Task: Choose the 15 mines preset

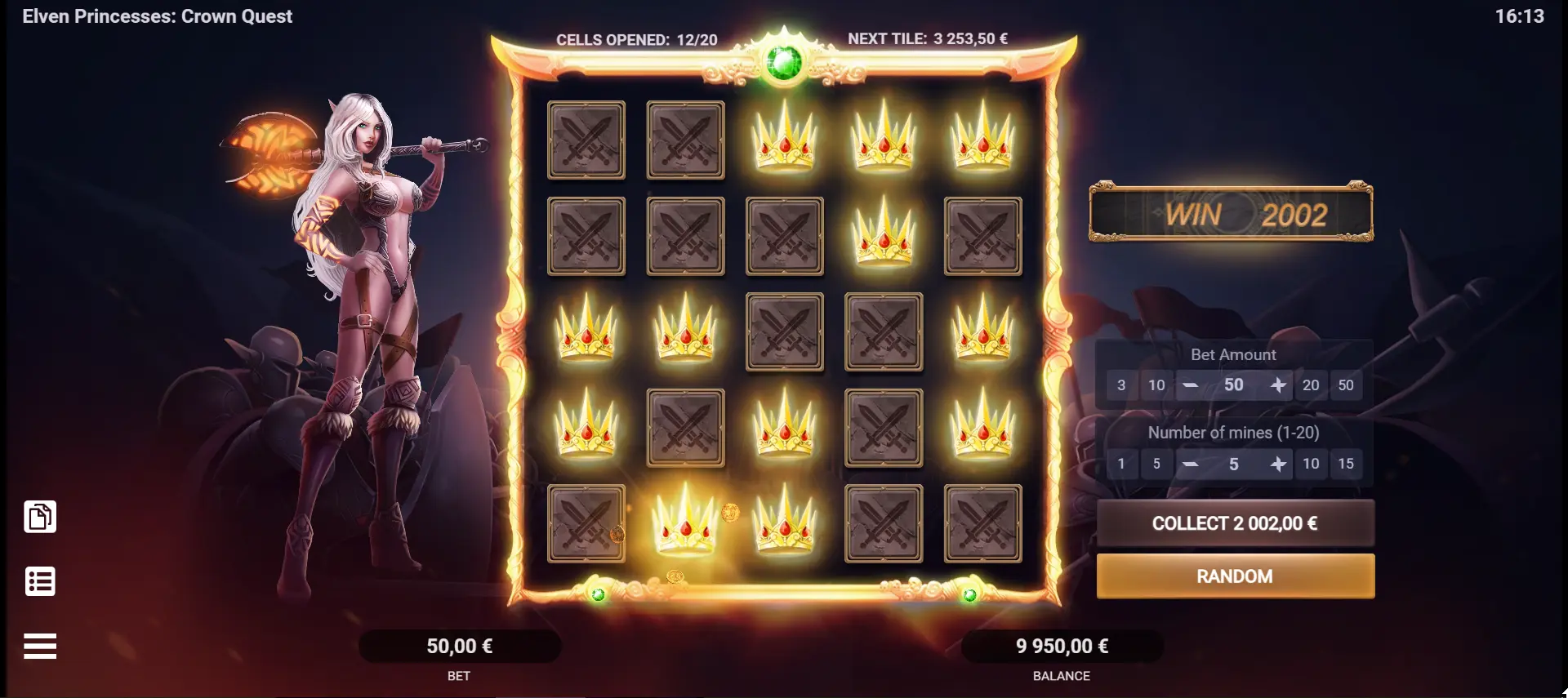Action: coord(1346,464)
